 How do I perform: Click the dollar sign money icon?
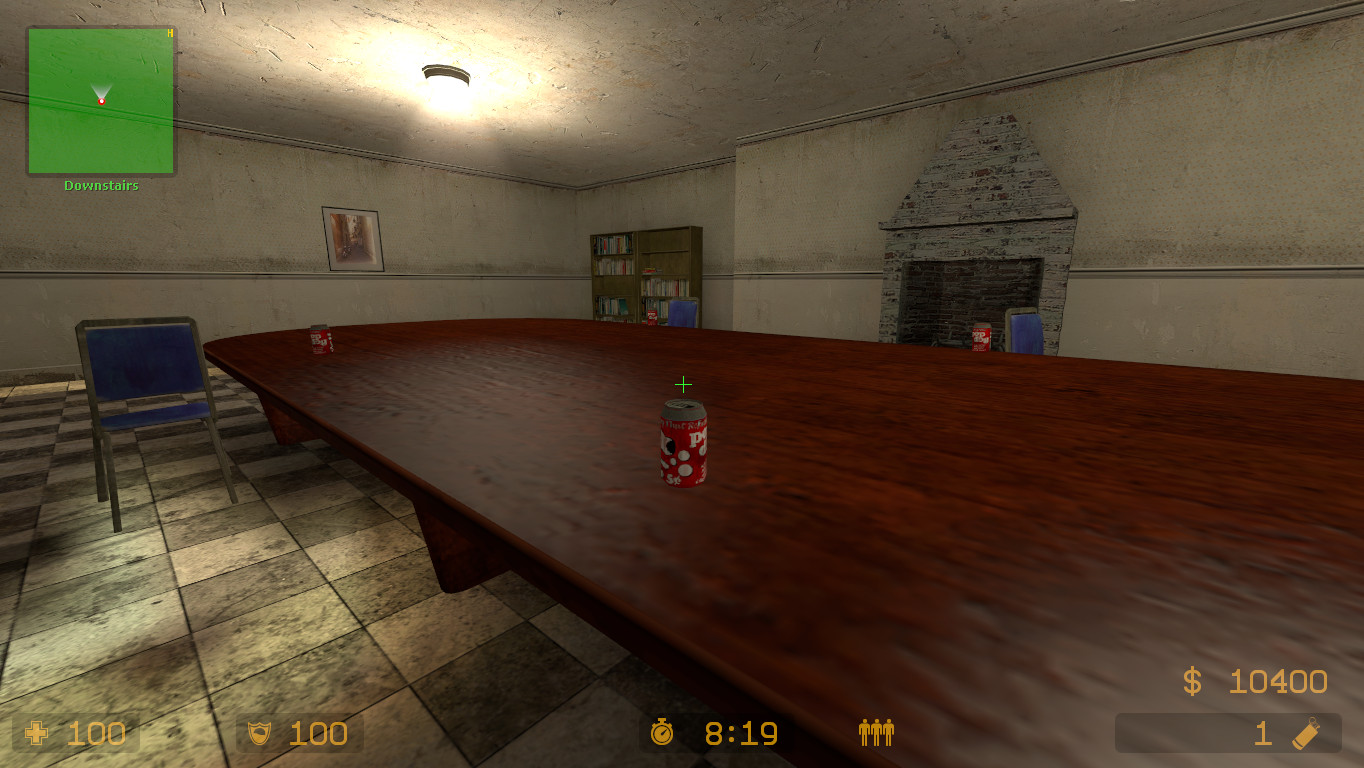click(1190, 682)
